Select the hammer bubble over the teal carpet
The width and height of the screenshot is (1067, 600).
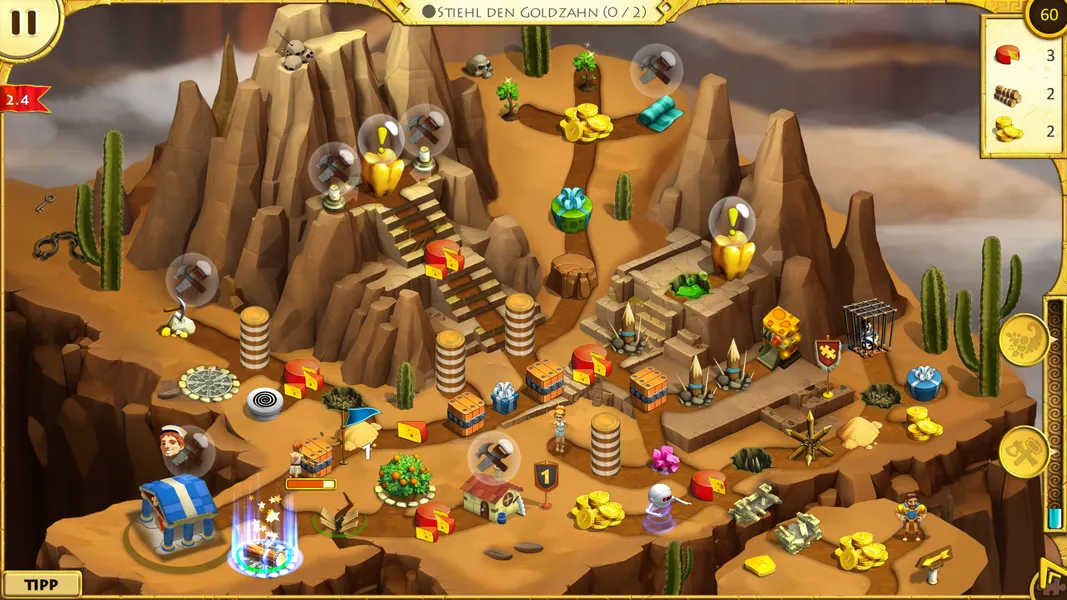pos(658,68)
